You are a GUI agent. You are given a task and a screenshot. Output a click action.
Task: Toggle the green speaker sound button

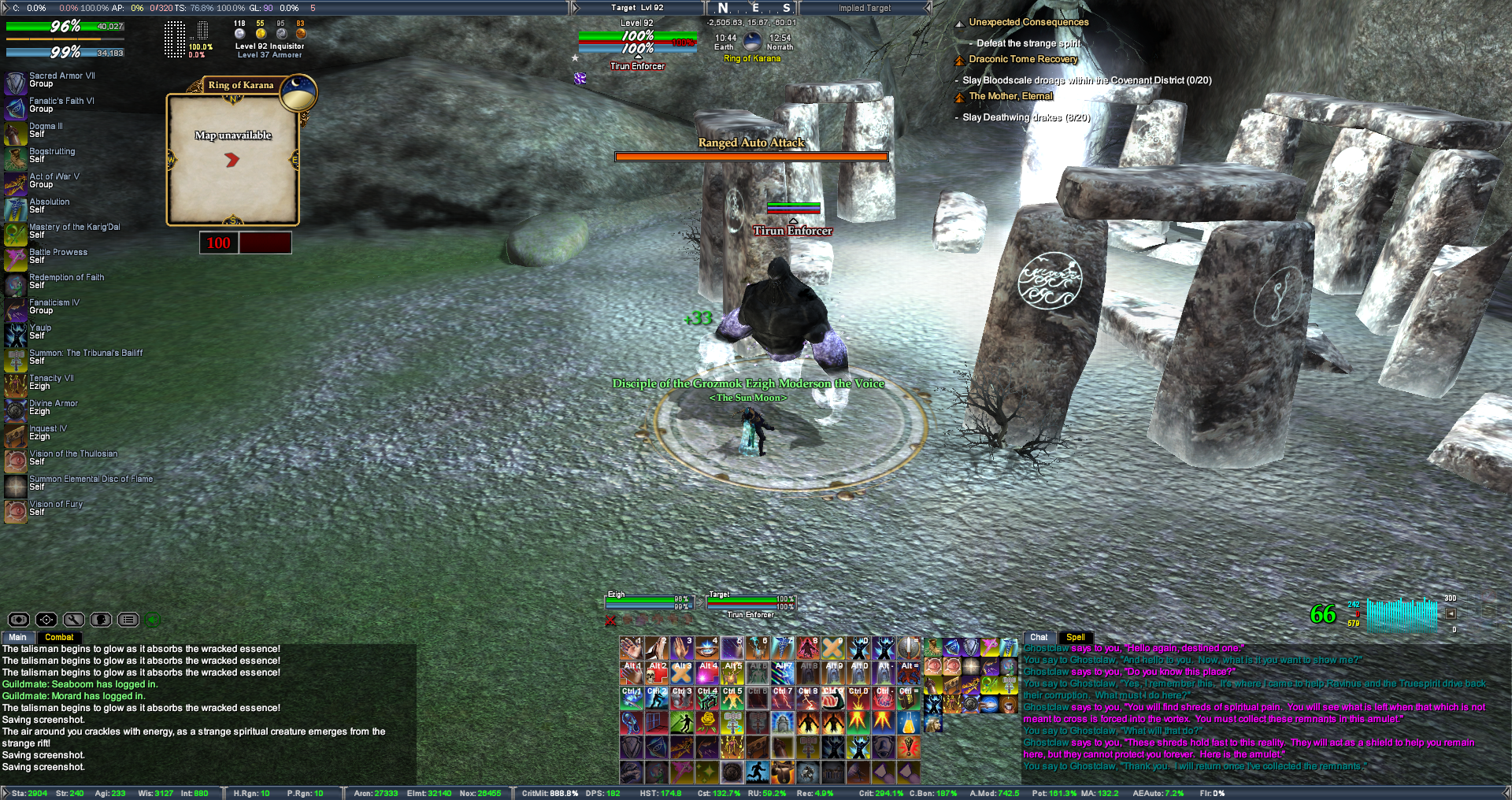[x=154, y=620]
